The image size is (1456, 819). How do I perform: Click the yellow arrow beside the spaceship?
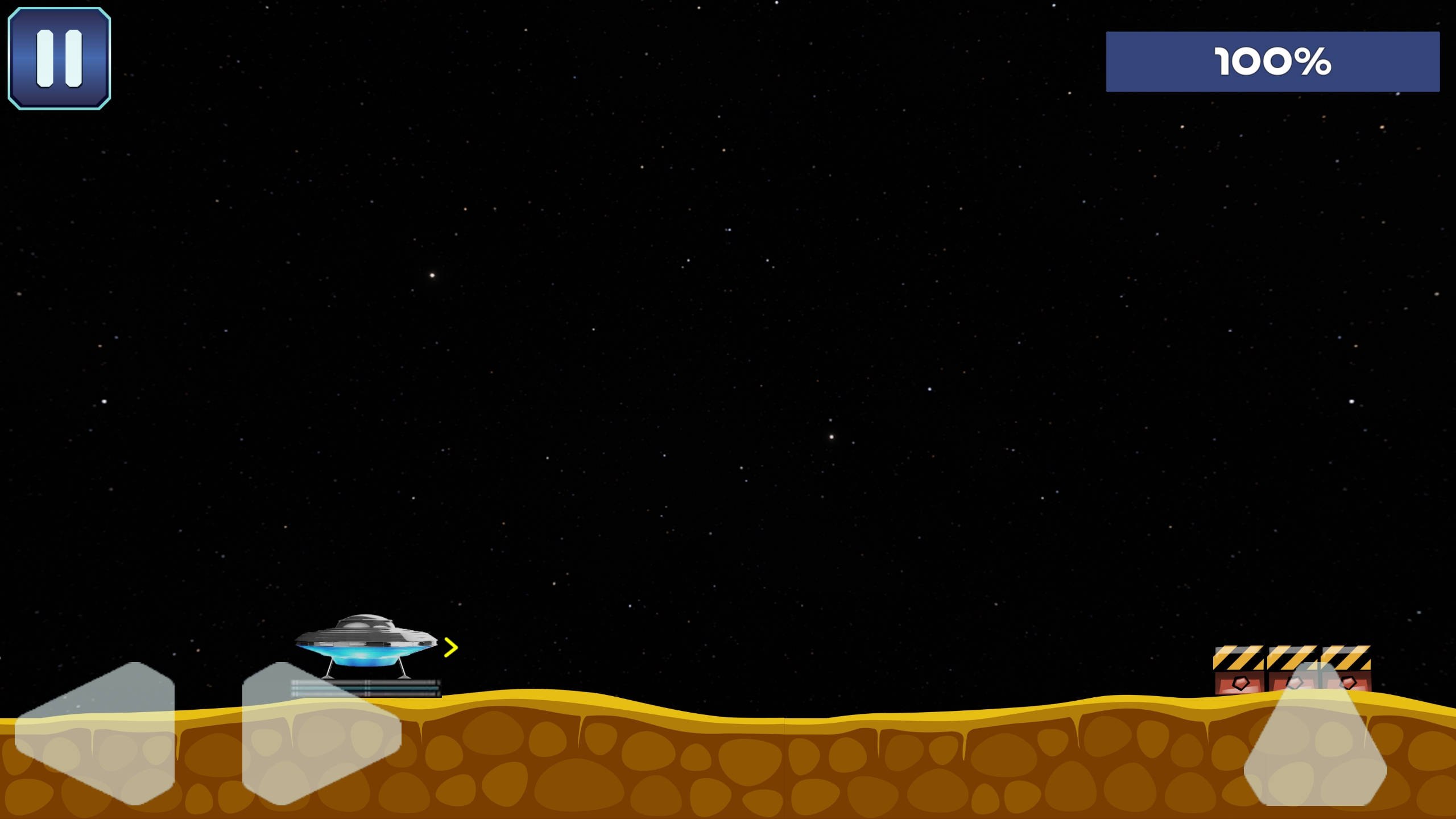450,646
